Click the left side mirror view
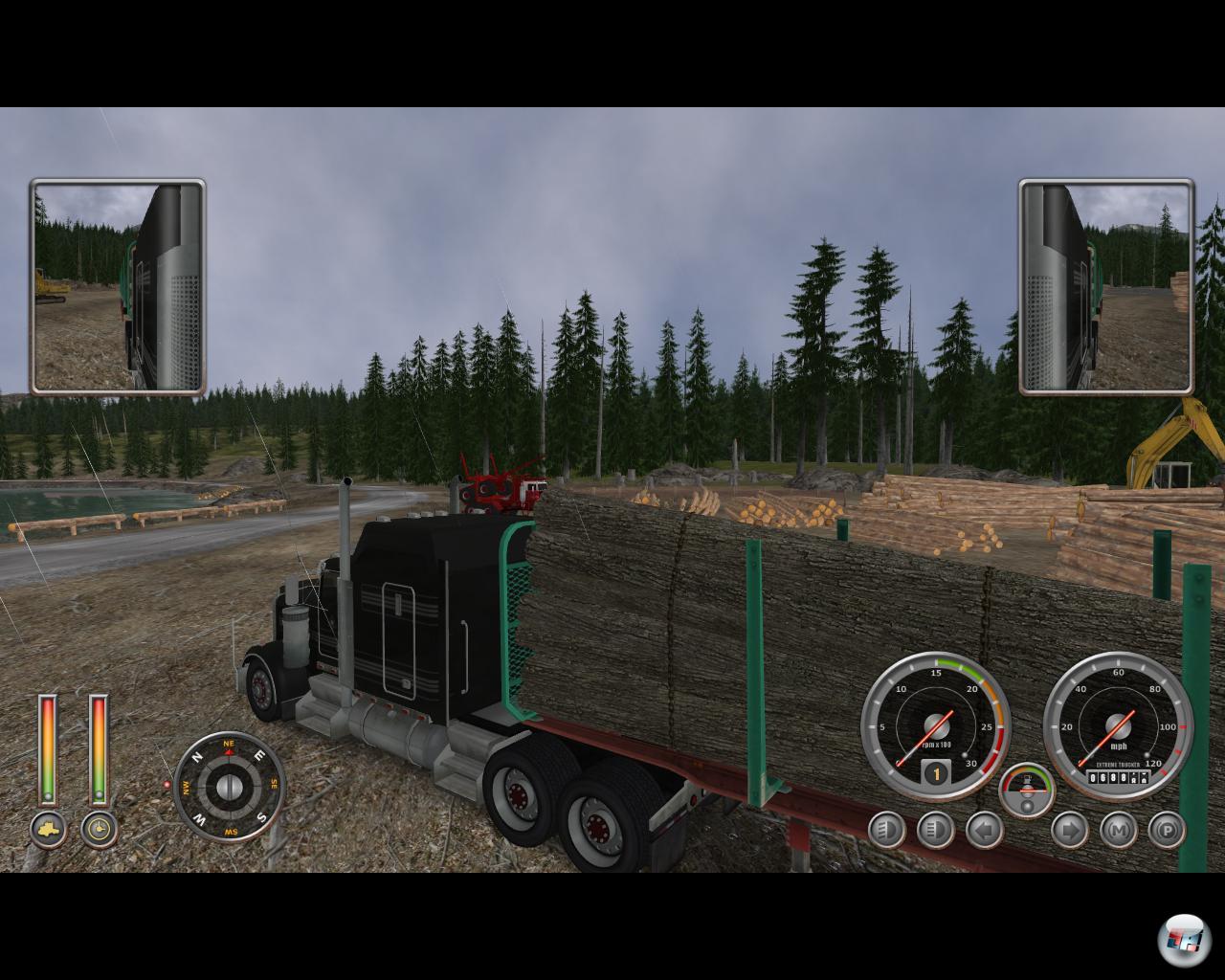The width and height of the screenshot is (1225, 980). [118, 286]
